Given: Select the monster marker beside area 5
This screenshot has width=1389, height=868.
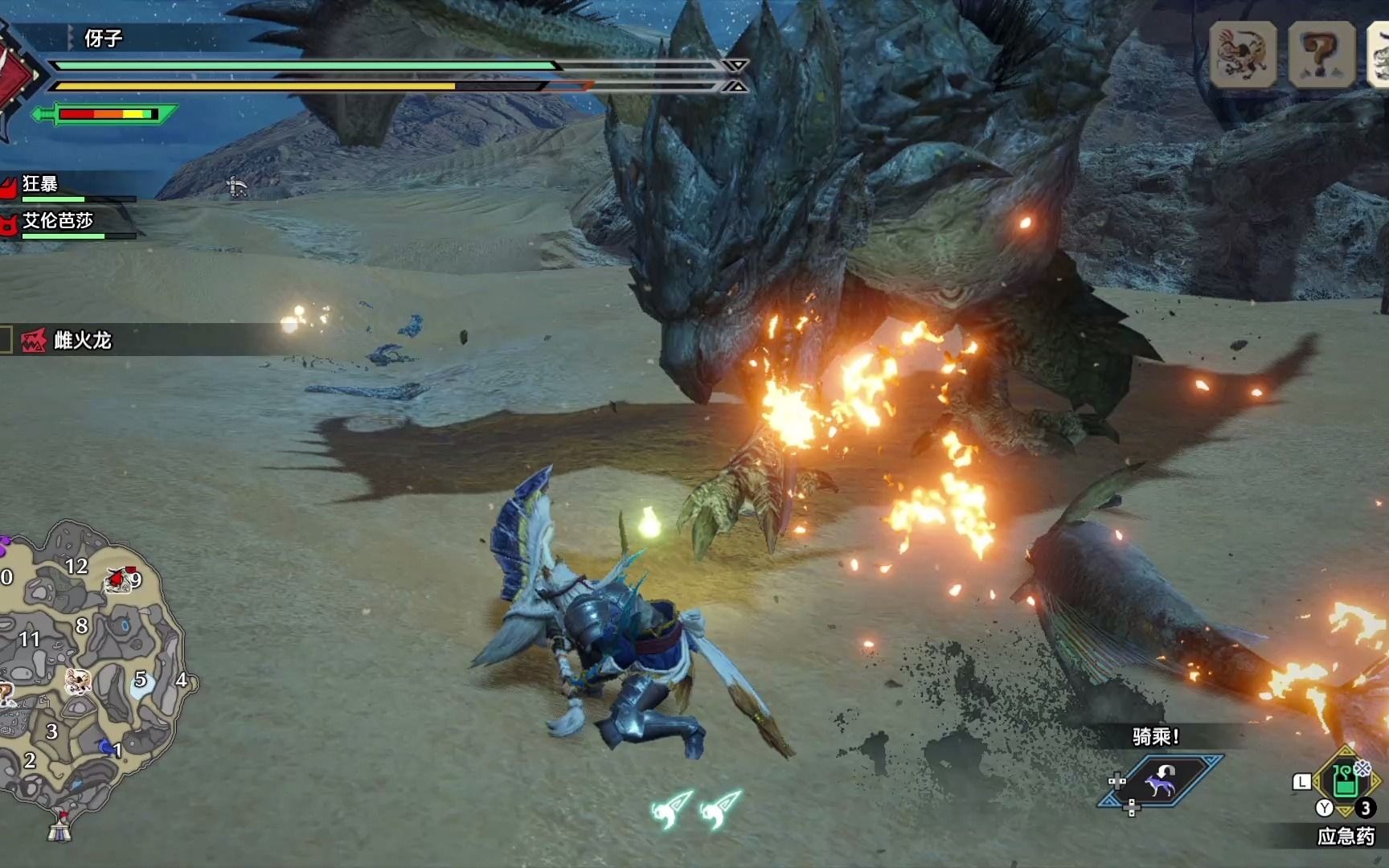Looking at the screenshot, I should (x=77, y=681).
